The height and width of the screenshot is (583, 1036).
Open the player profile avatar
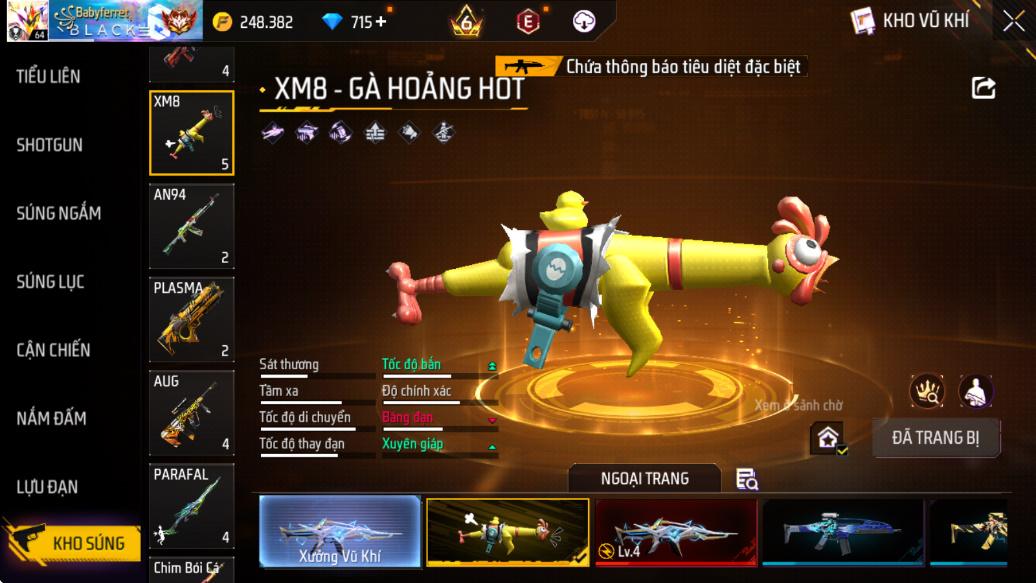click(25, 21)
